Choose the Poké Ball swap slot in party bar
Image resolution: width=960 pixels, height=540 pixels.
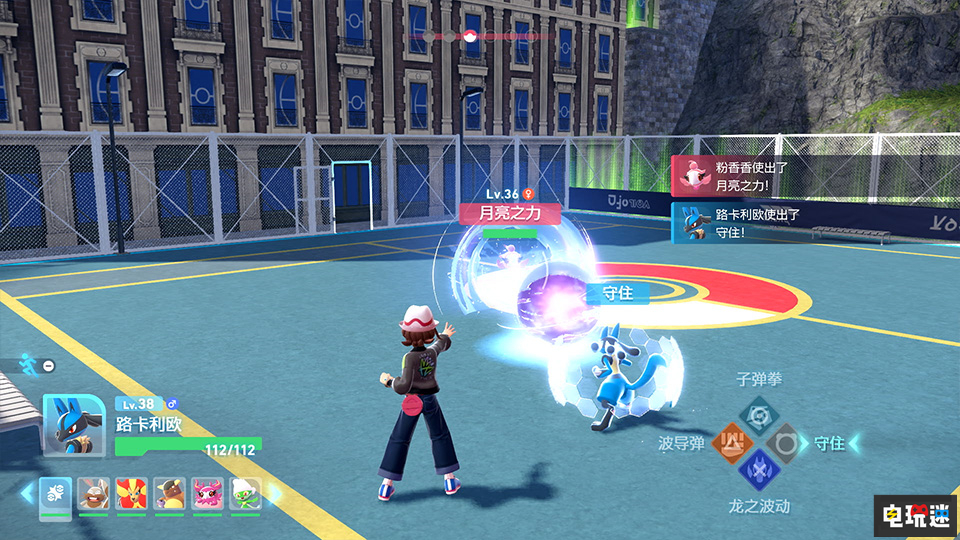55,494
